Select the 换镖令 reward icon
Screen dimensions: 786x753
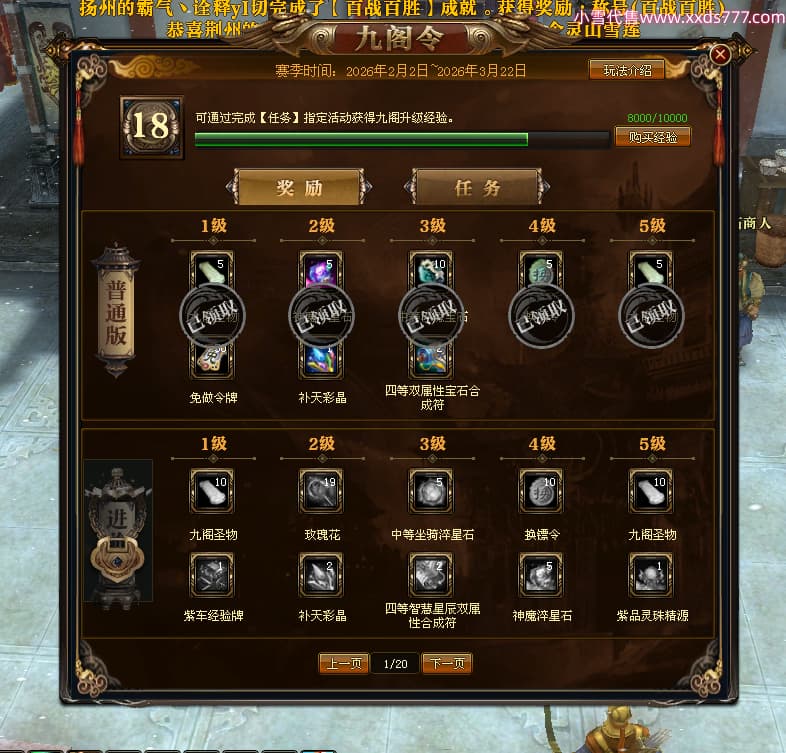click(541, 491)
